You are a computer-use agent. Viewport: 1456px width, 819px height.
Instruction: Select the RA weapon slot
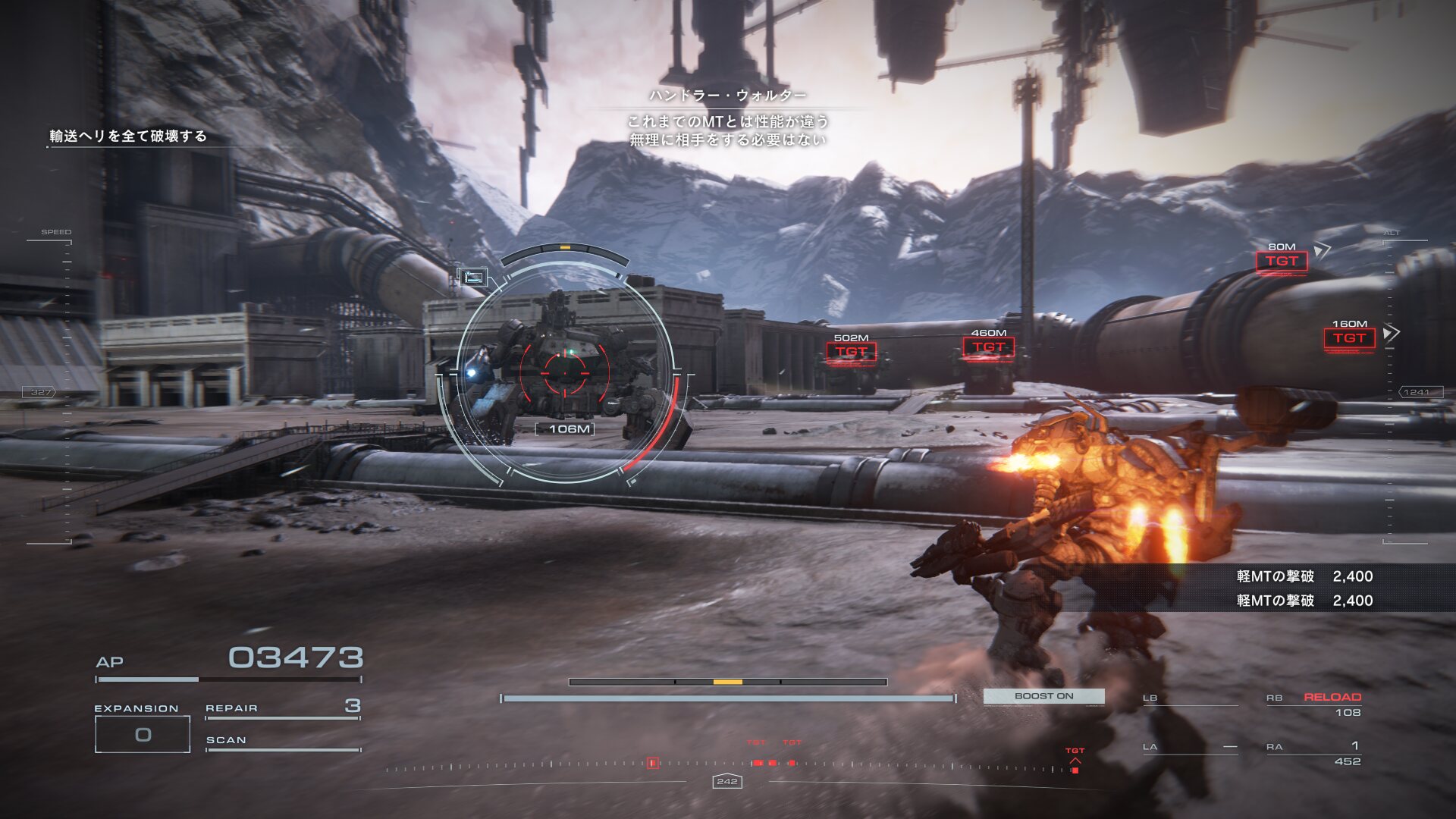[1313, 753]
